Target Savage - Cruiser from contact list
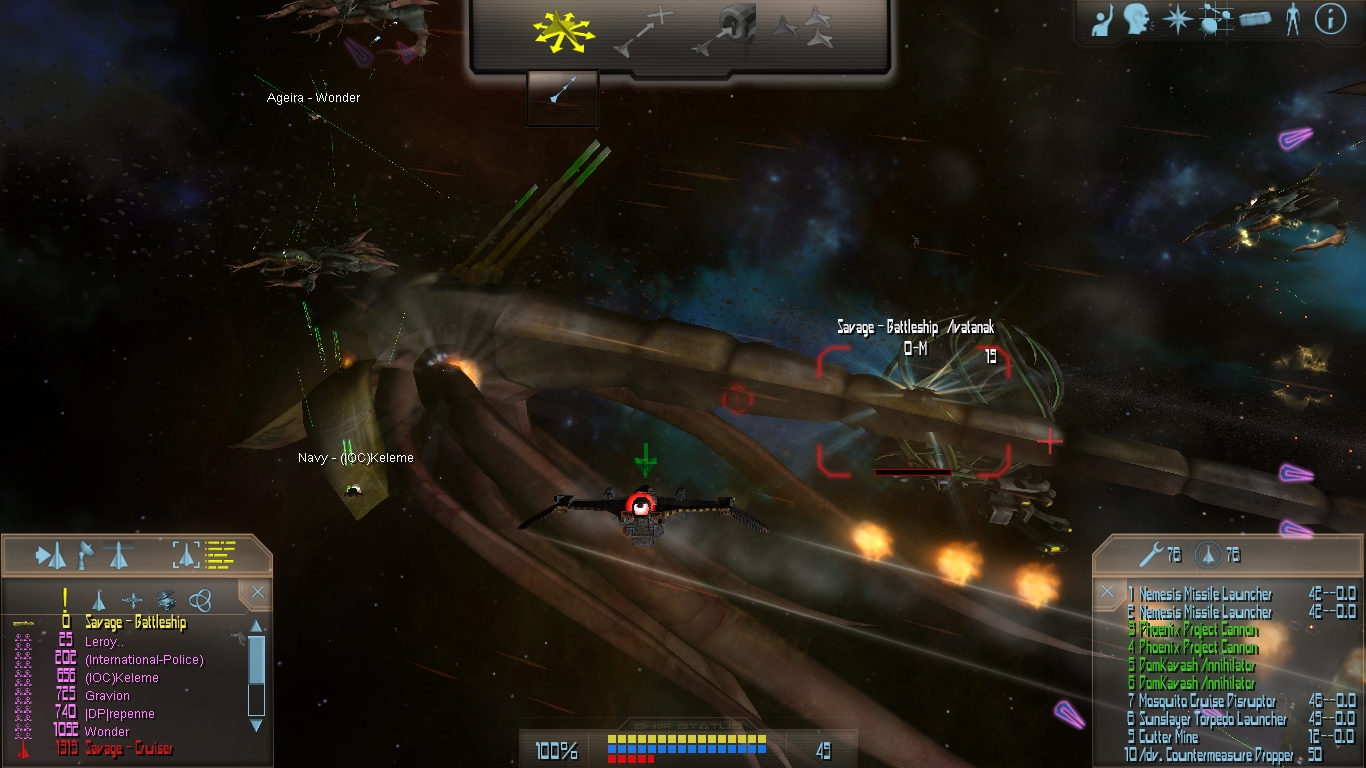The height and width of the screenshot is (768, 1366). click(x=128, y=749)
